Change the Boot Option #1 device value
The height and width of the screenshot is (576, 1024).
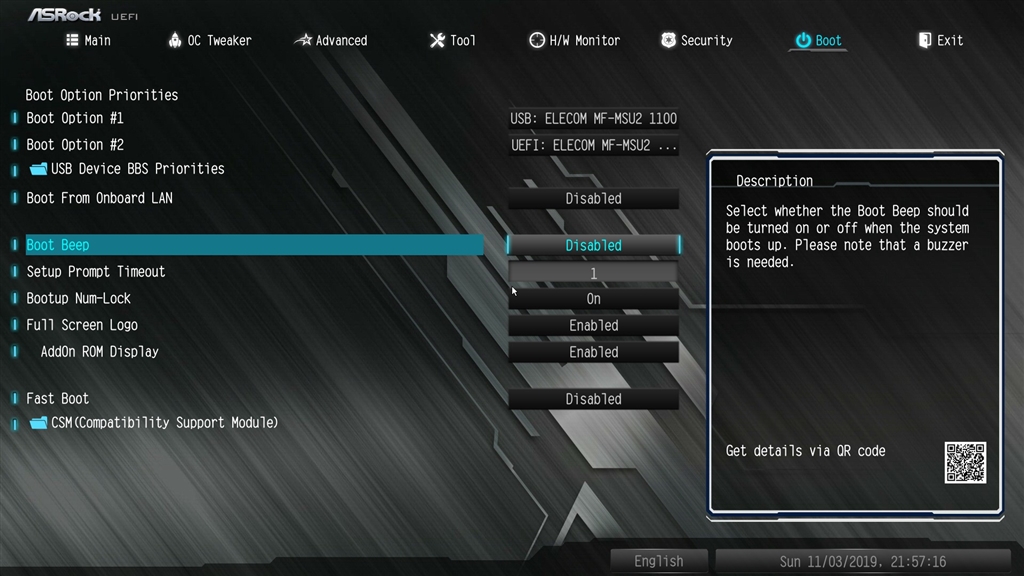[593, 119]
